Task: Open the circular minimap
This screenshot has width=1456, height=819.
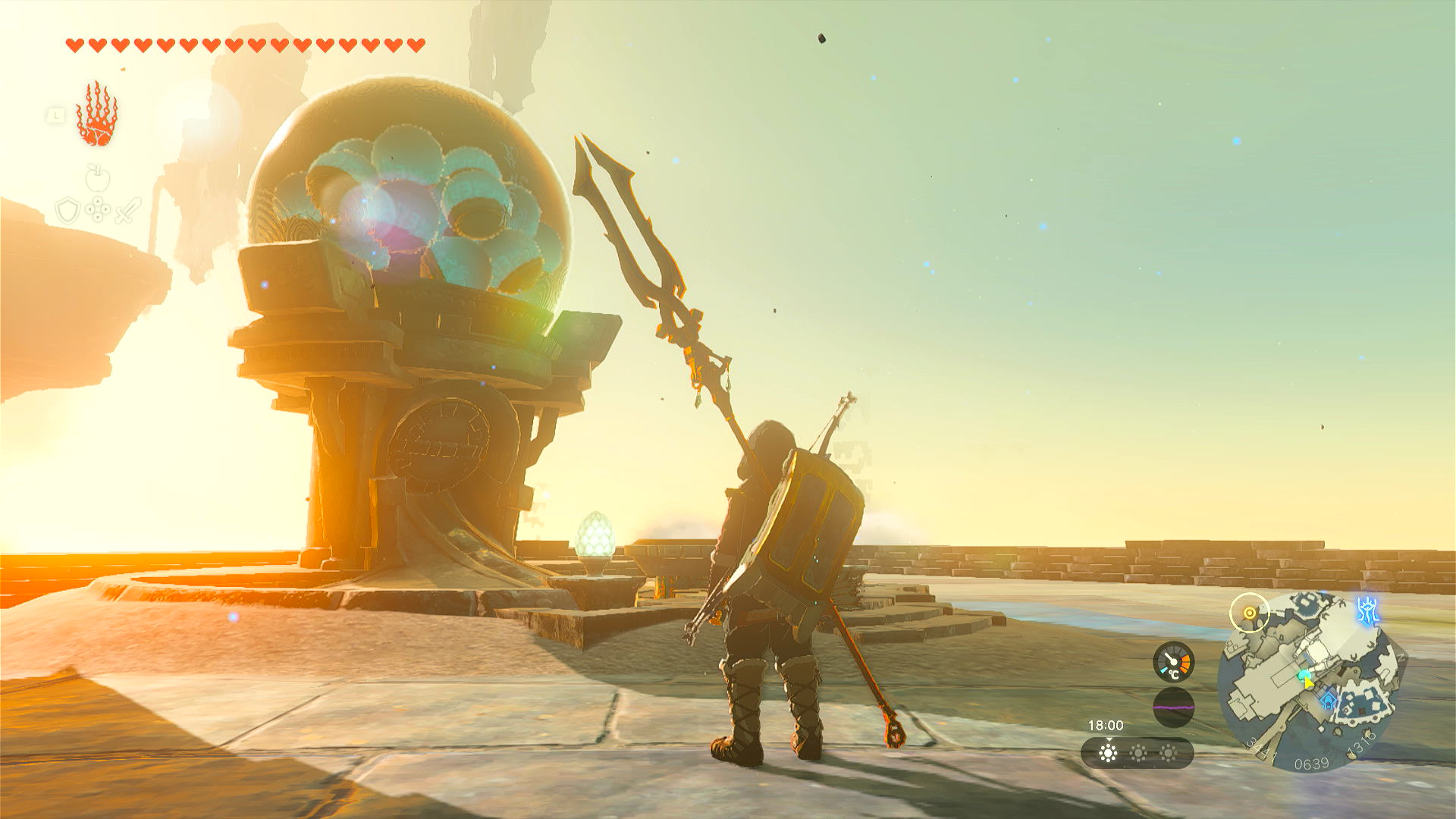Action: point(1310,682)
